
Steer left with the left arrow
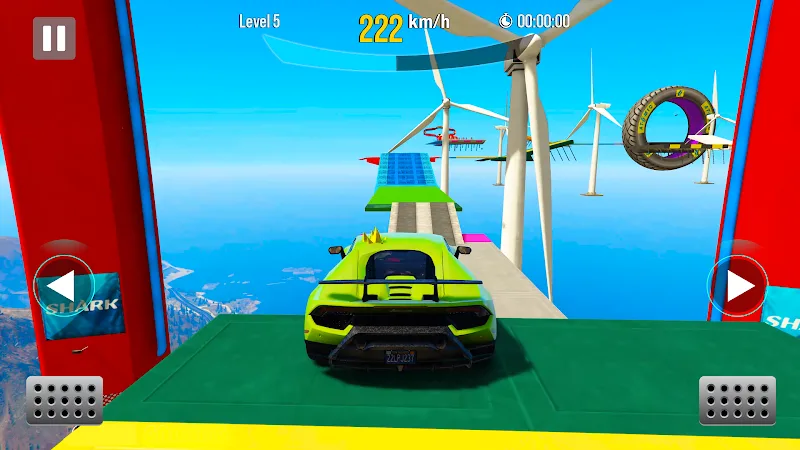click(x=63, y=287)
